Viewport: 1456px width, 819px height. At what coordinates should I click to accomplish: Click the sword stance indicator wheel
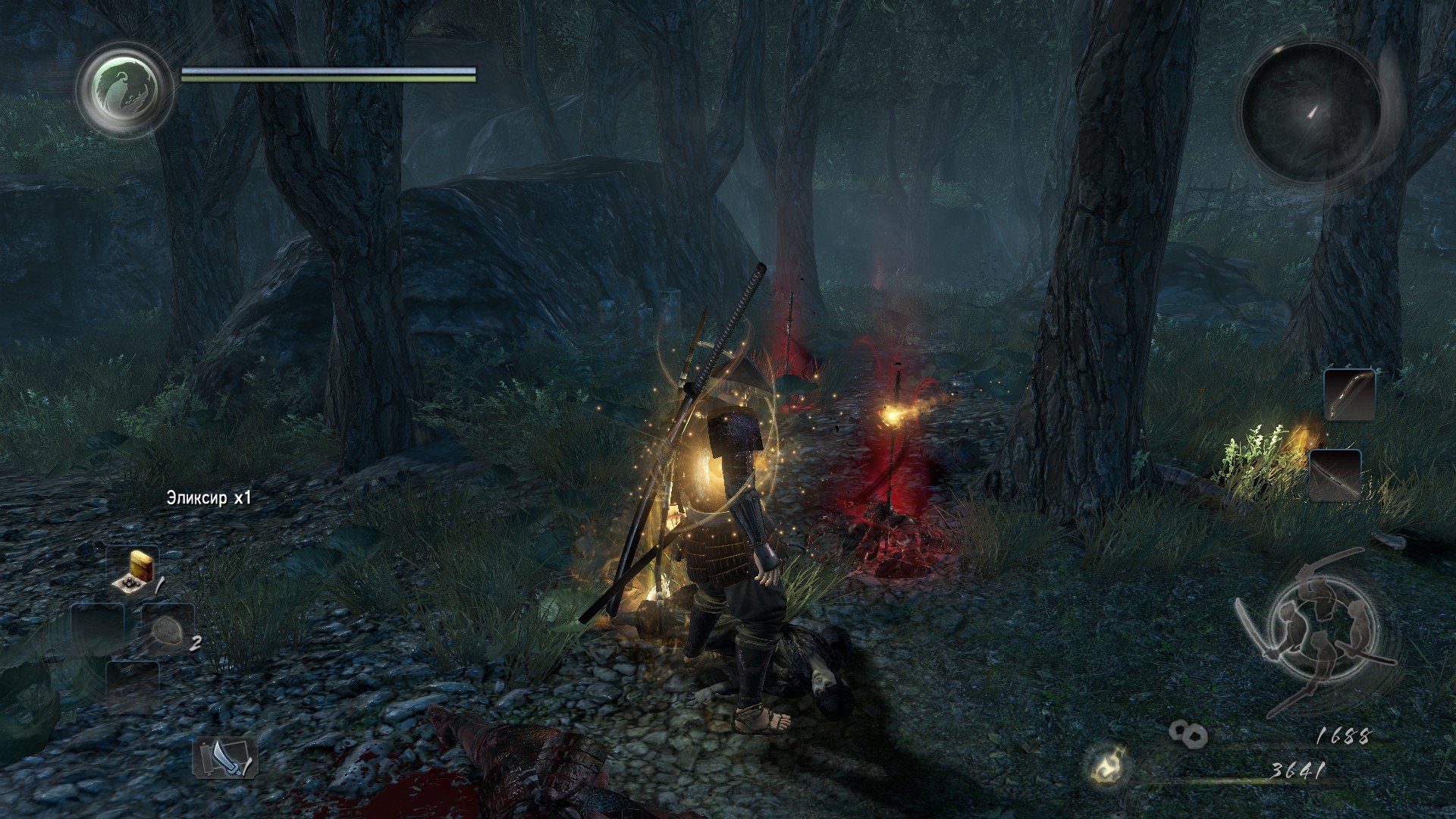(x=1320, y=628)
